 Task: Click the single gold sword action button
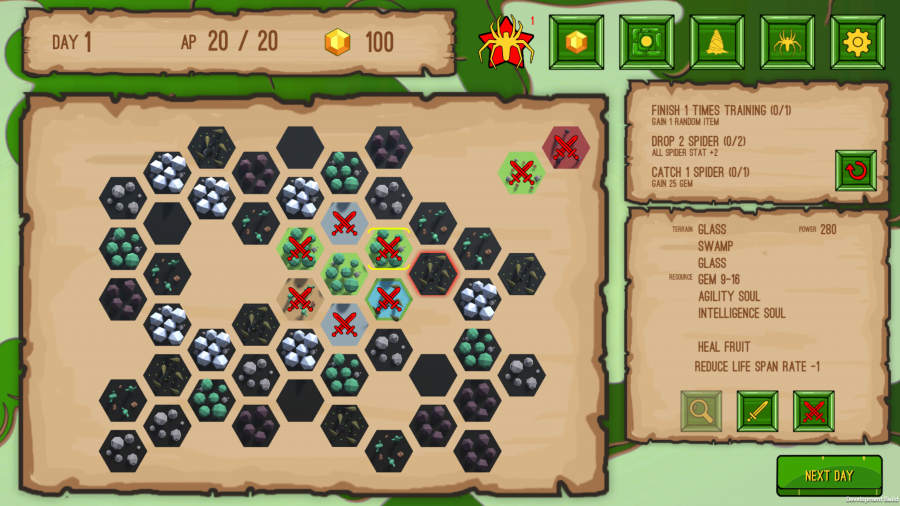click(757, 411)
